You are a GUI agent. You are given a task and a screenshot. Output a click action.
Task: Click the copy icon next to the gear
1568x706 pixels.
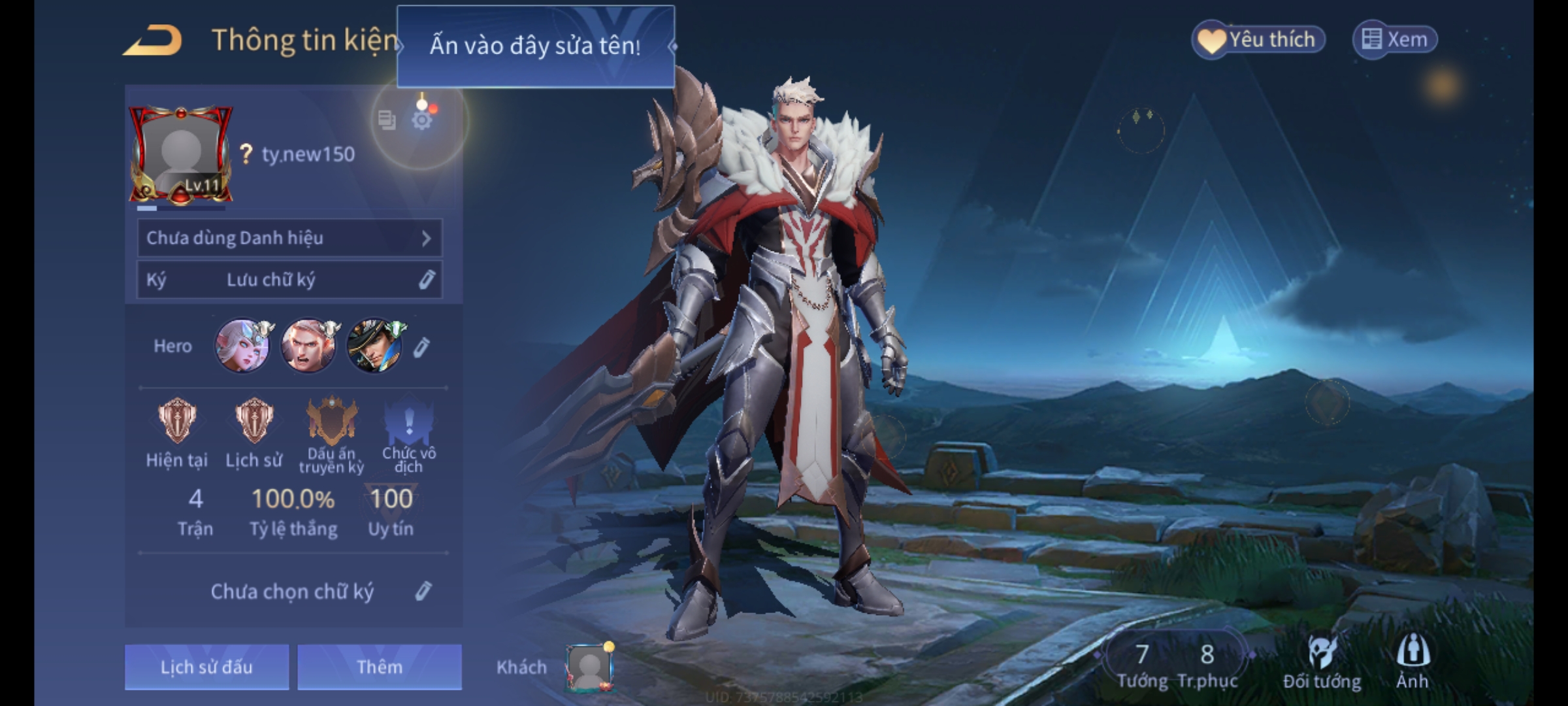(387, 120)
